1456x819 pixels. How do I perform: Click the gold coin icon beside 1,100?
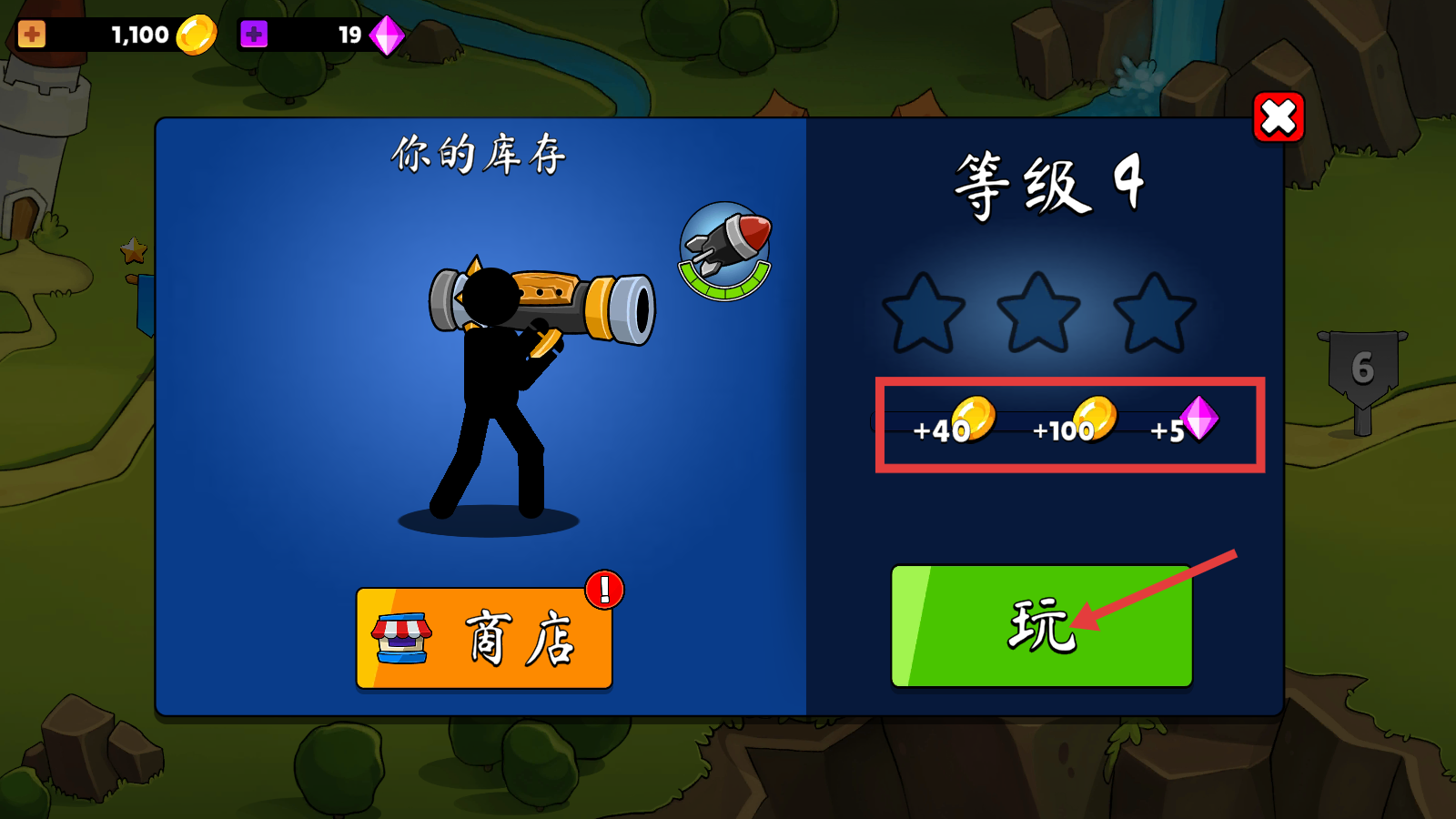195,34
